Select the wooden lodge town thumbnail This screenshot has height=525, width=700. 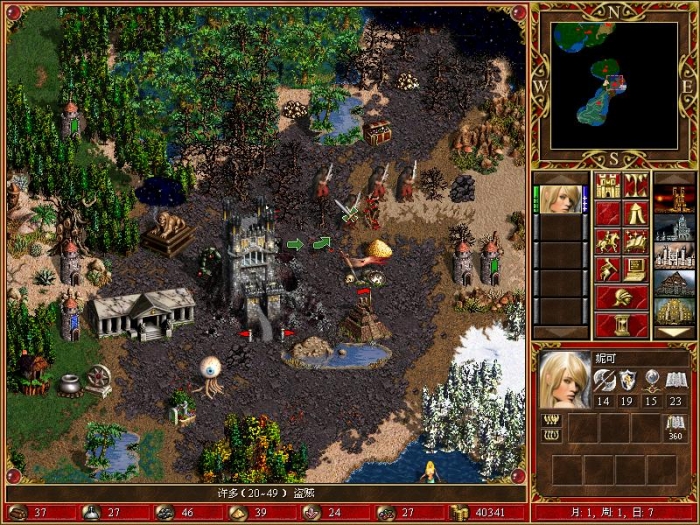point(673,282)
